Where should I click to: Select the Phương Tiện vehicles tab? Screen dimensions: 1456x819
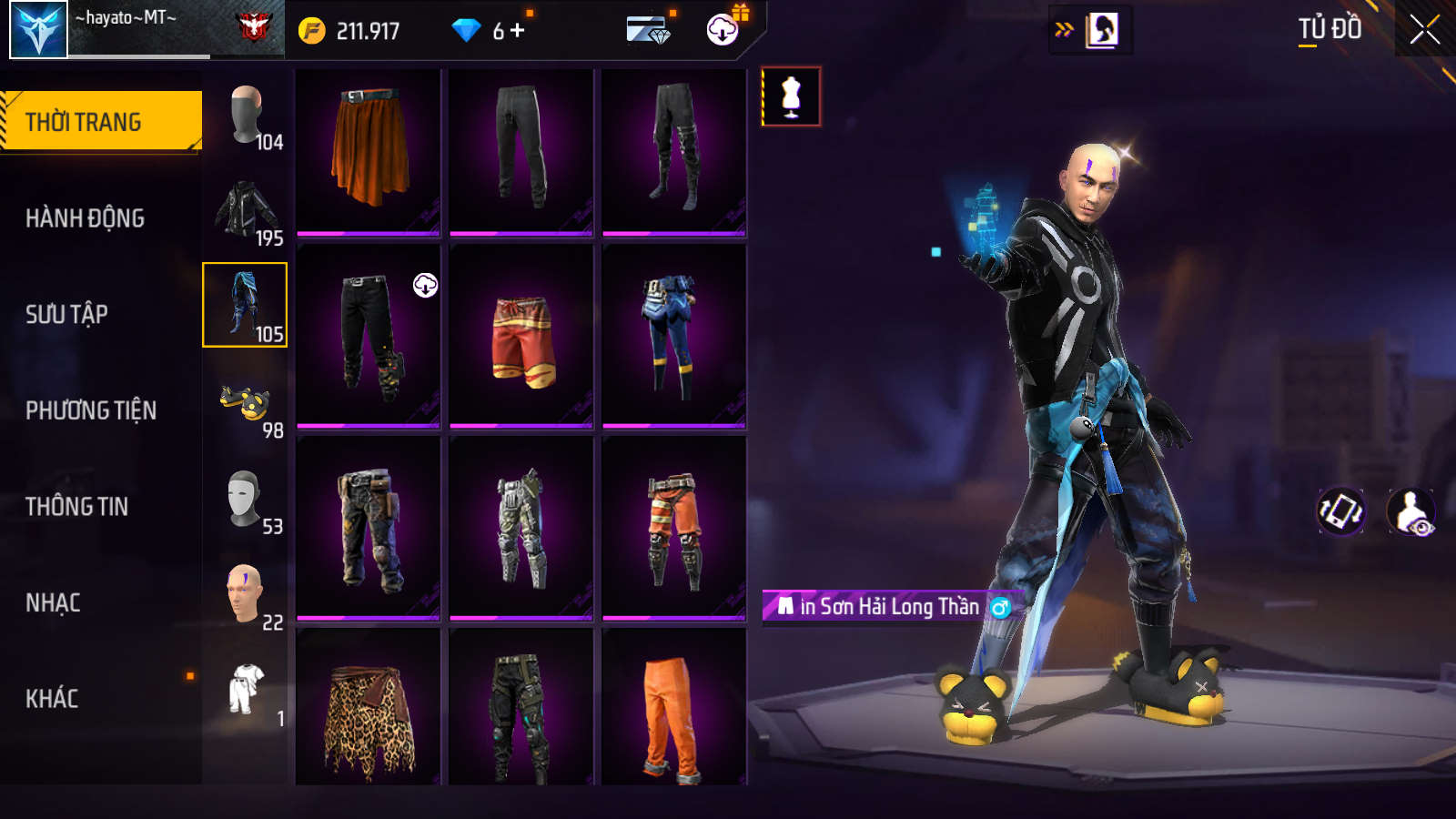pyautogui.click(x=91, y=410)
